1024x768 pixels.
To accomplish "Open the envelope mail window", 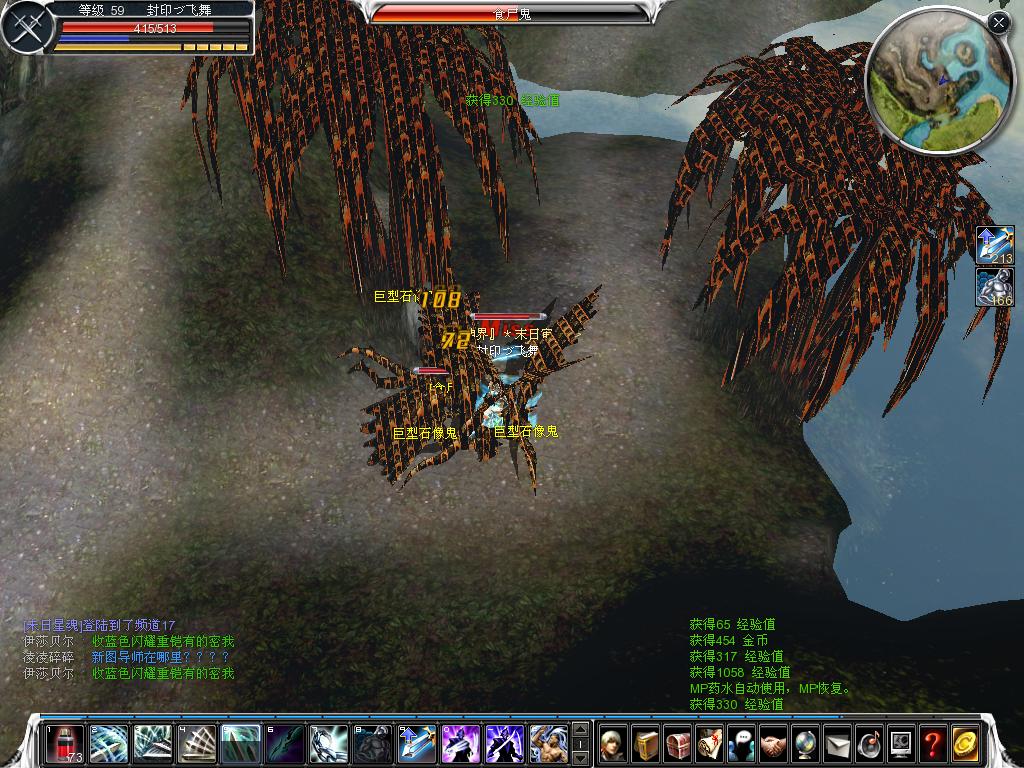I will pyautogui.click(x=838, y=744).
